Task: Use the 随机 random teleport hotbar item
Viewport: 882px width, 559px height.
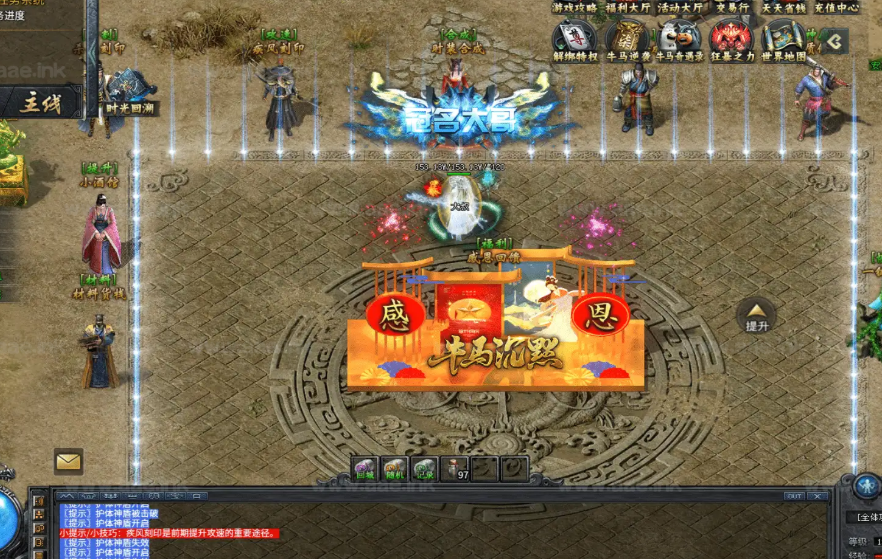Action: [x=395, y=468]
